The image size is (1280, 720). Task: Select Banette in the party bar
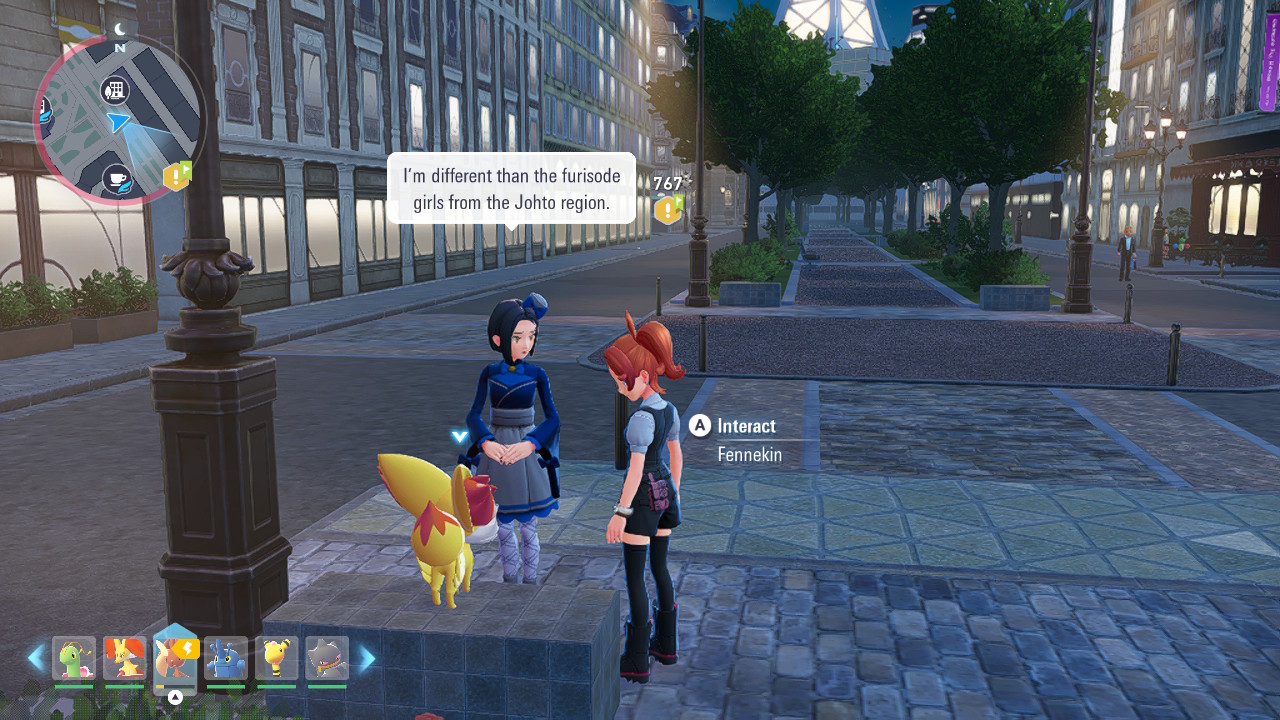coord(327,658)
